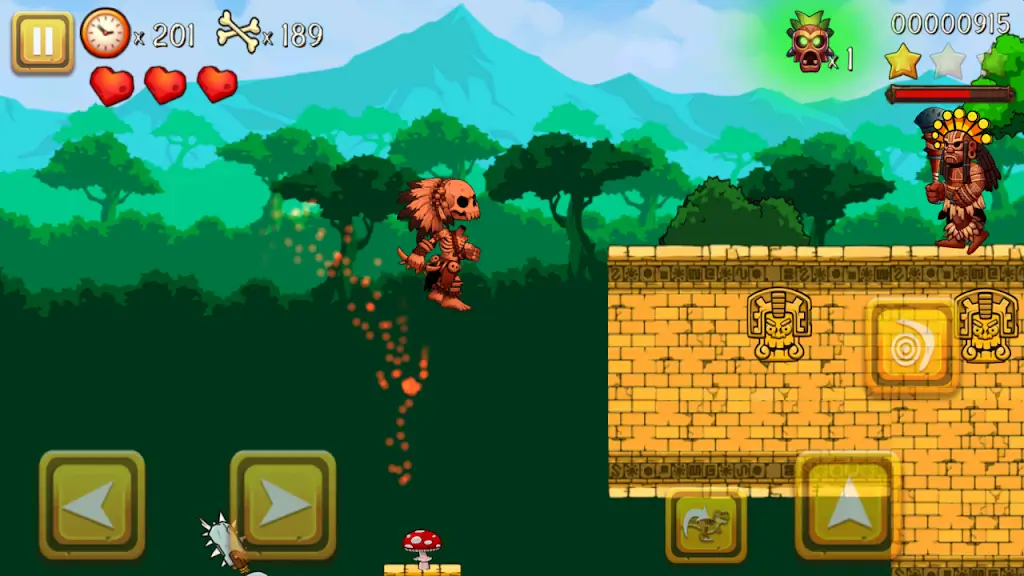
Task: Hit the up arrow jump button
Action: click(x=846, y=505)
